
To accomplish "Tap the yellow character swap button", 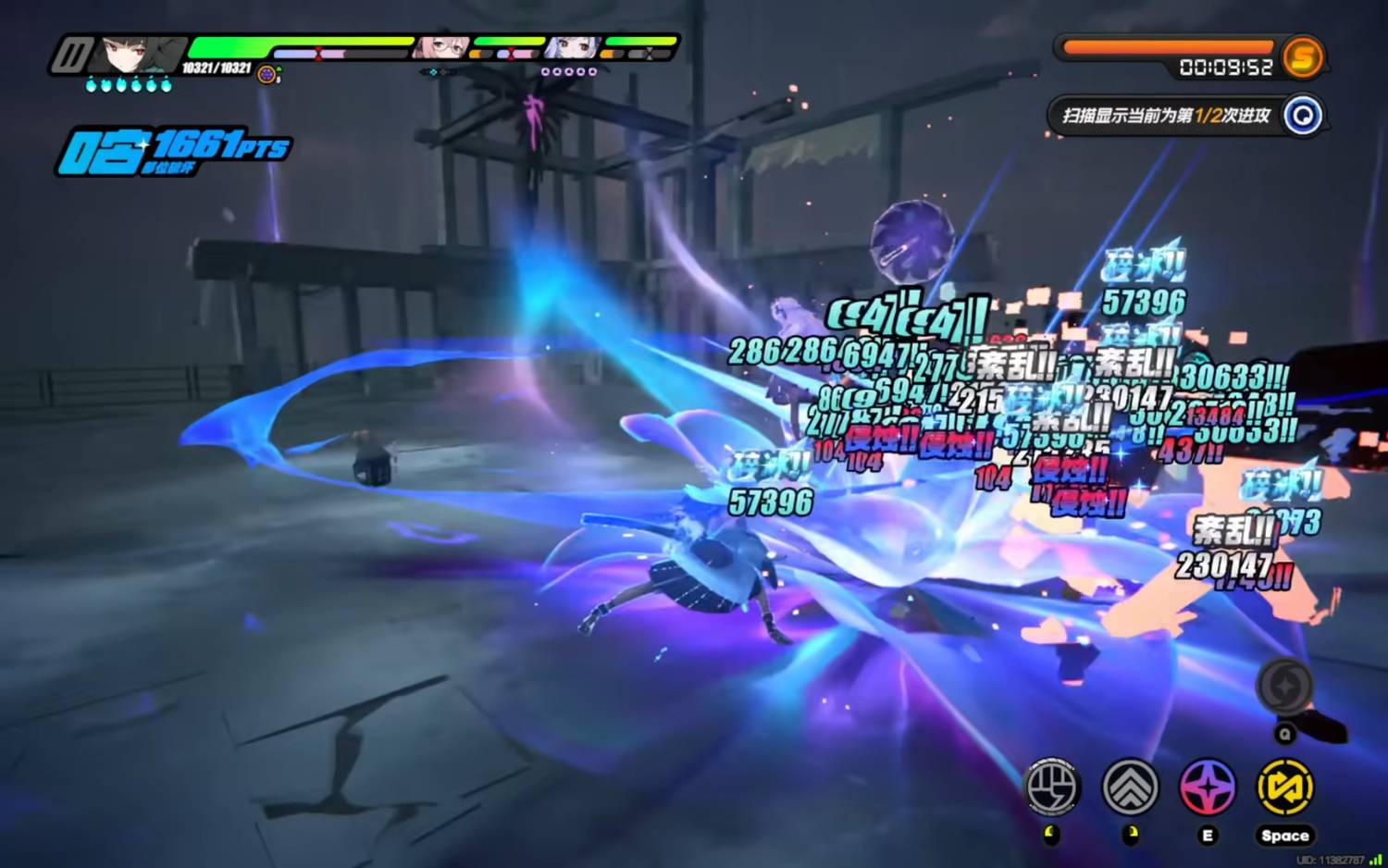I will tap(1284, 787).
